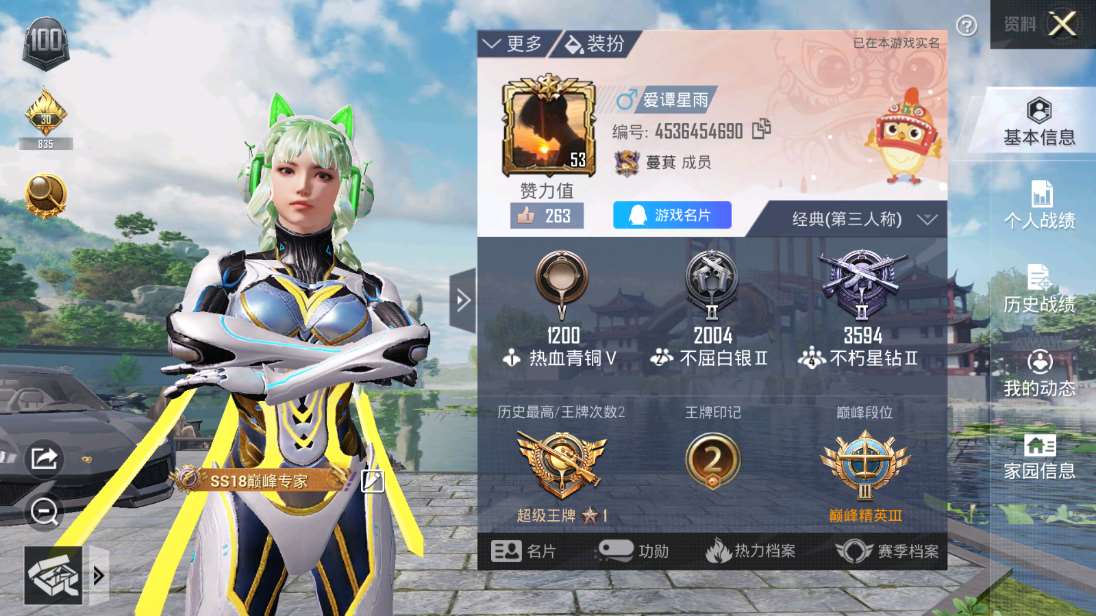Click the share arrow icon
Image resolution: width=1096 pixels, height=616 pixels.
click(x=45, y=458)
